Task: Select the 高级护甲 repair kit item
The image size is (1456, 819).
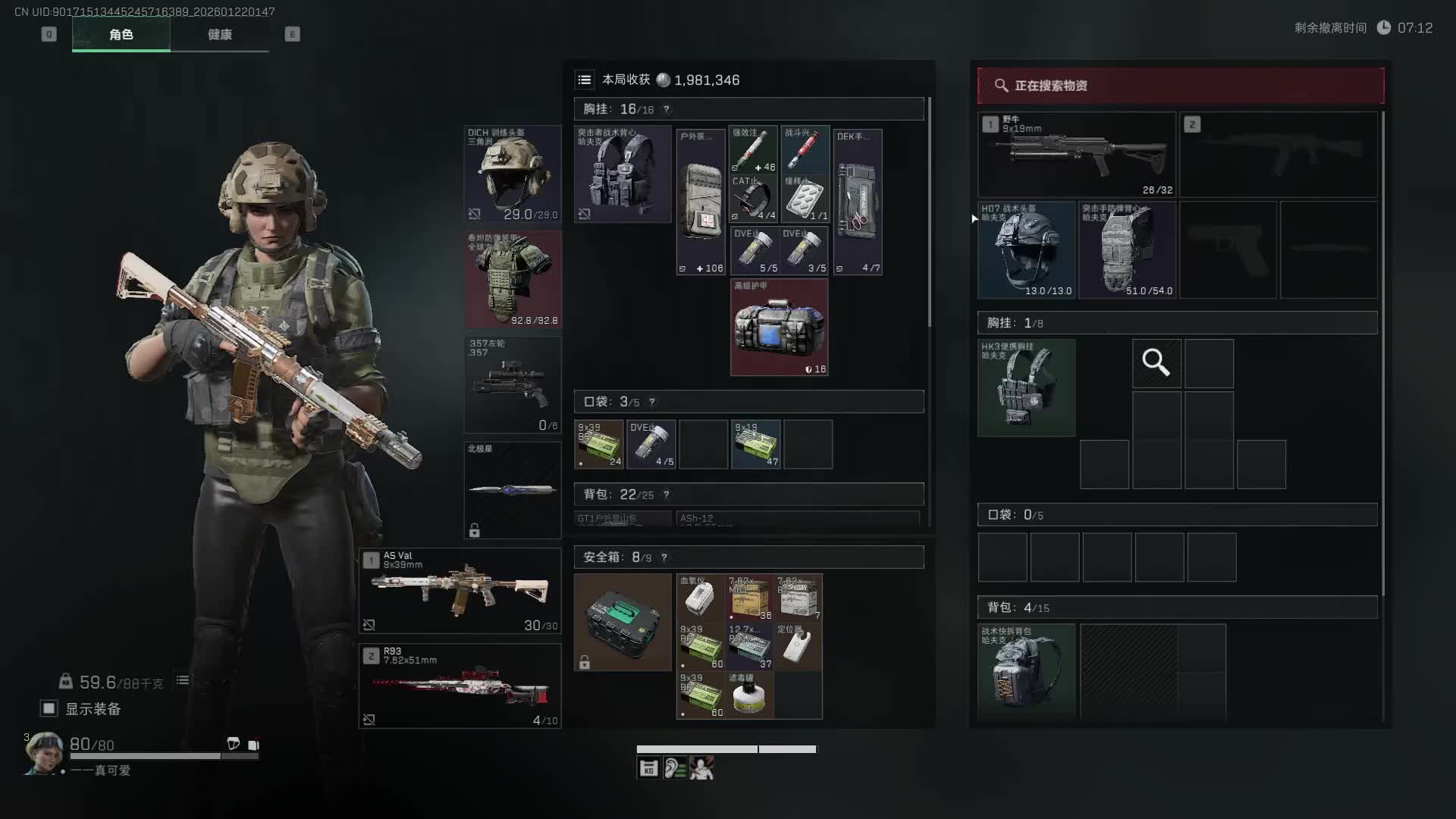Action: (x=779, y=328)
